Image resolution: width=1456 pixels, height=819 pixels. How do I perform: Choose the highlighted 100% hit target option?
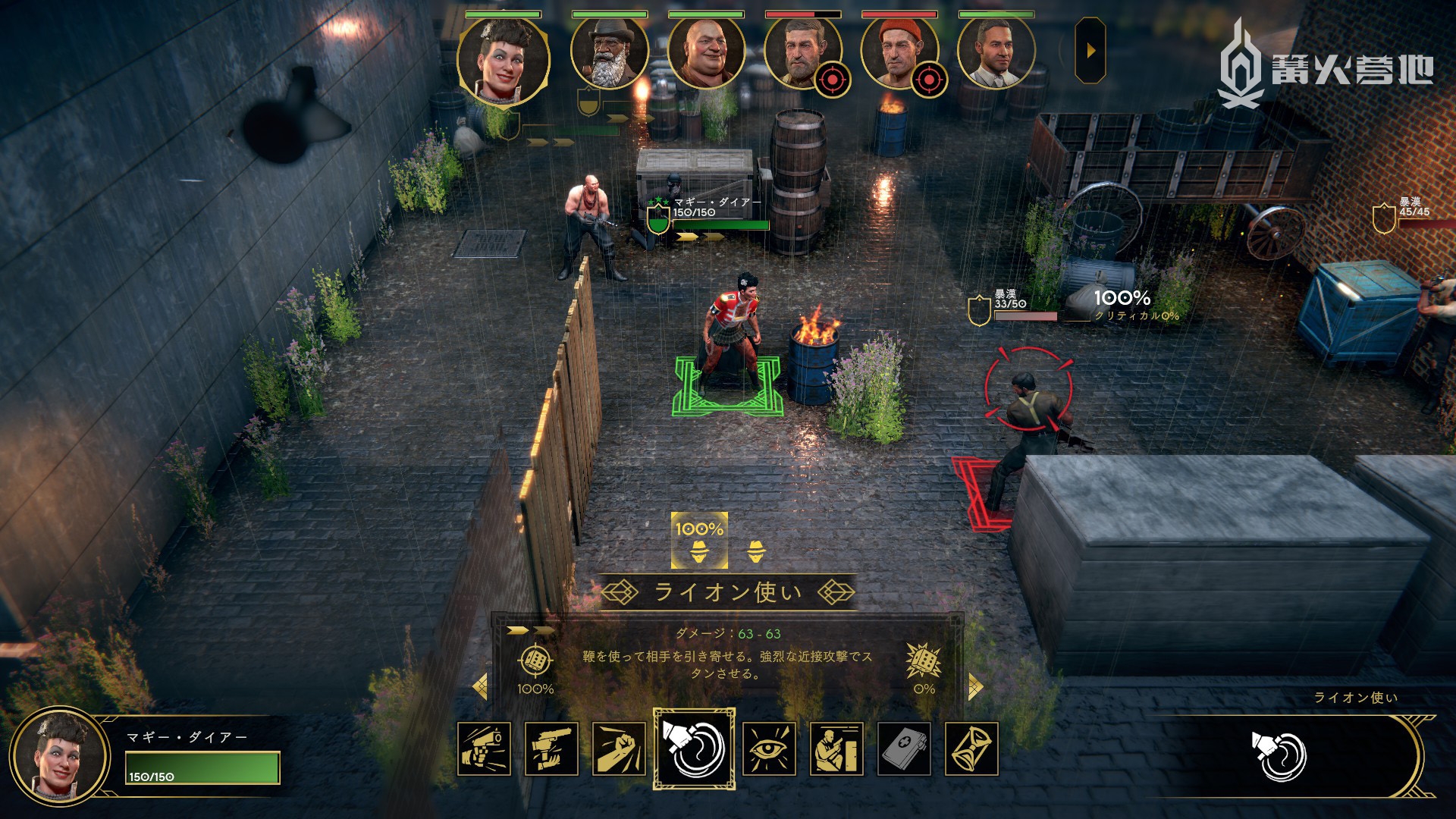(x=699, y=541)
